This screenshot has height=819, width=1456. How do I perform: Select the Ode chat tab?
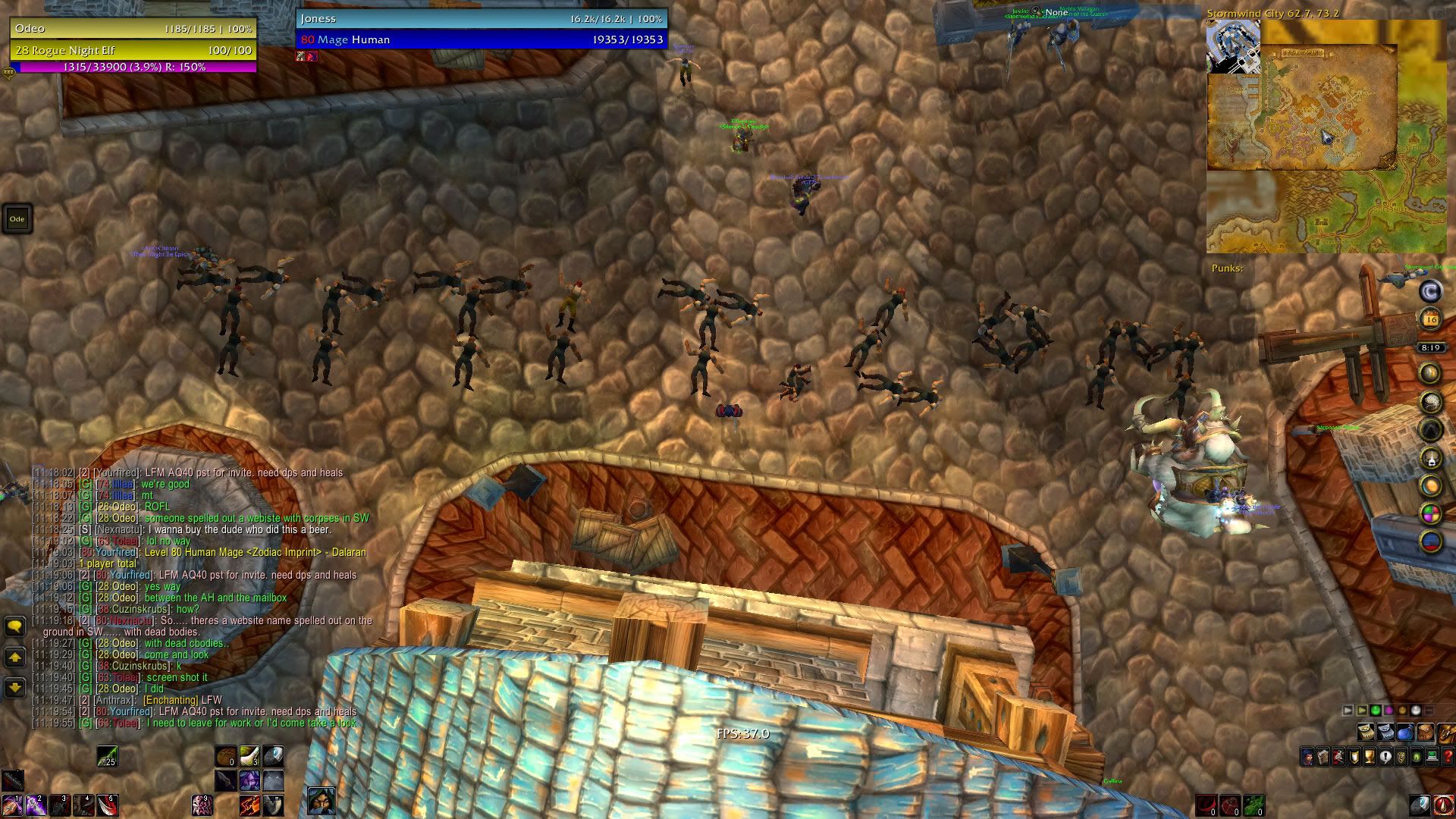coord(17,218)
